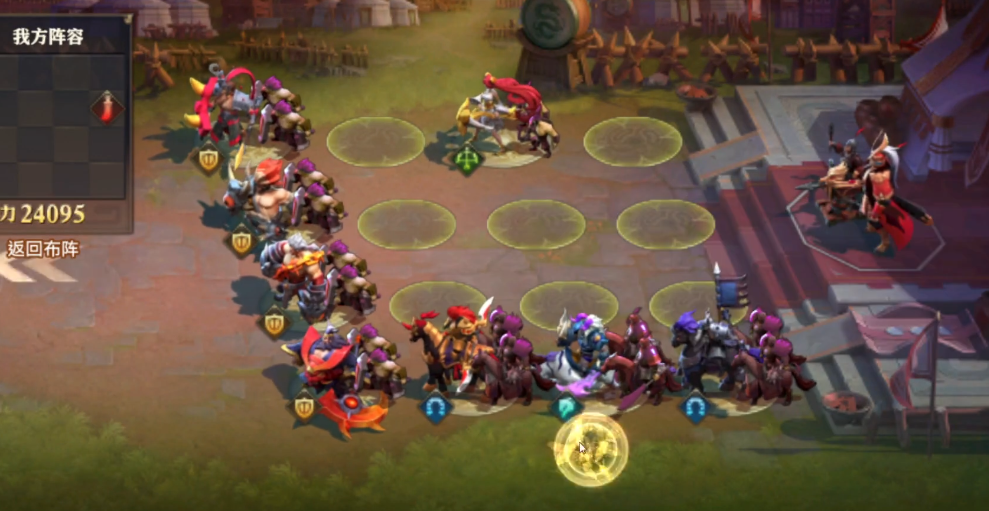Select the red chili icon in the lineup grid
This screenshot has height=511, width=989.
tap(106, 107)
